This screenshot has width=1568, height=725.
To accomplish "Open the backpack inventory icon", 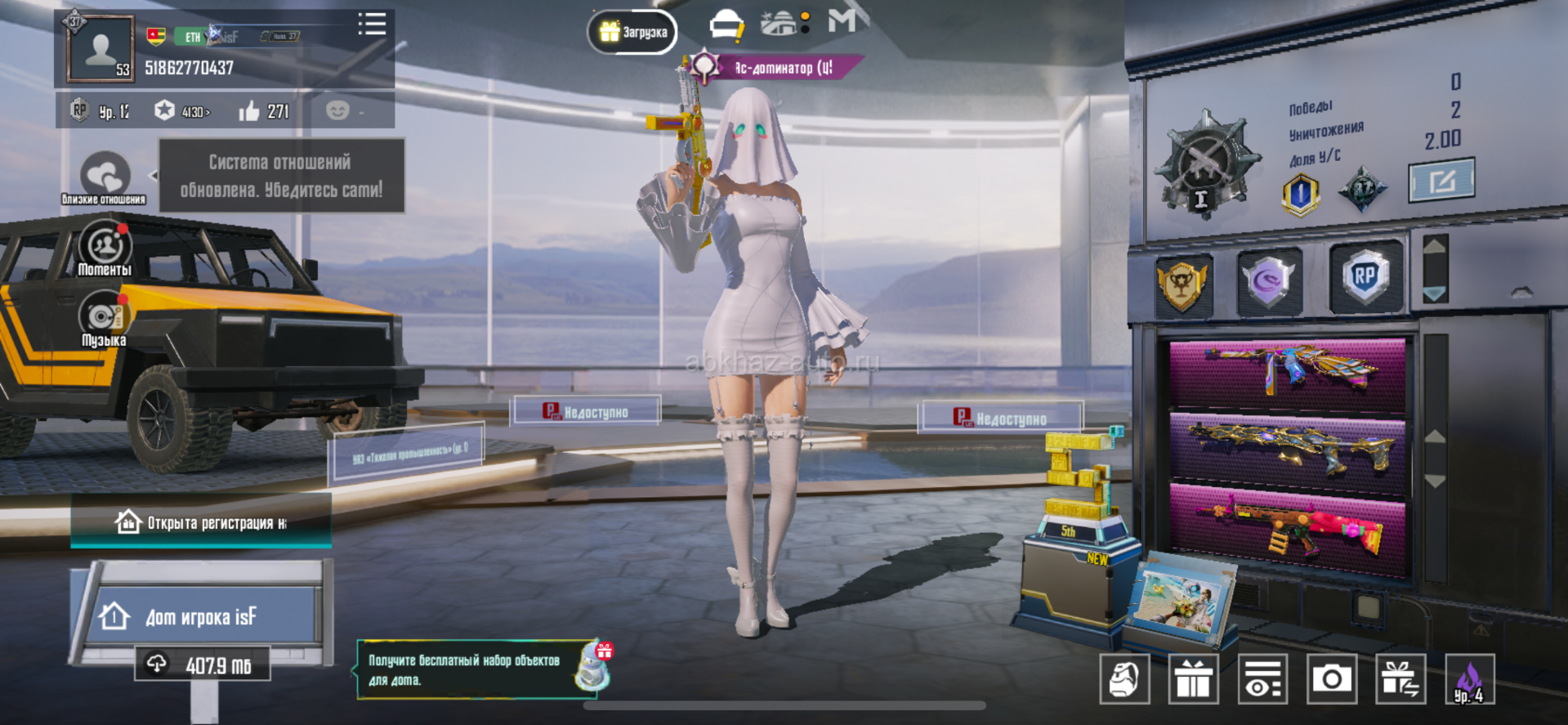I will [x=1124, y=678].
